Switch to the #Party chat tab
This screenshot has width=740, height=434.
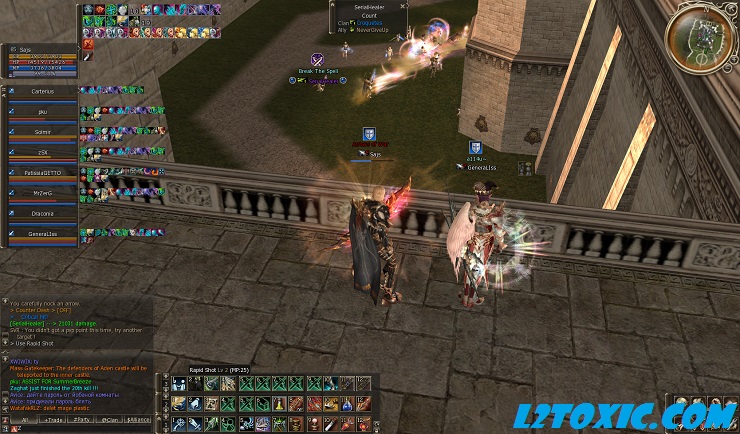(80, 421)
